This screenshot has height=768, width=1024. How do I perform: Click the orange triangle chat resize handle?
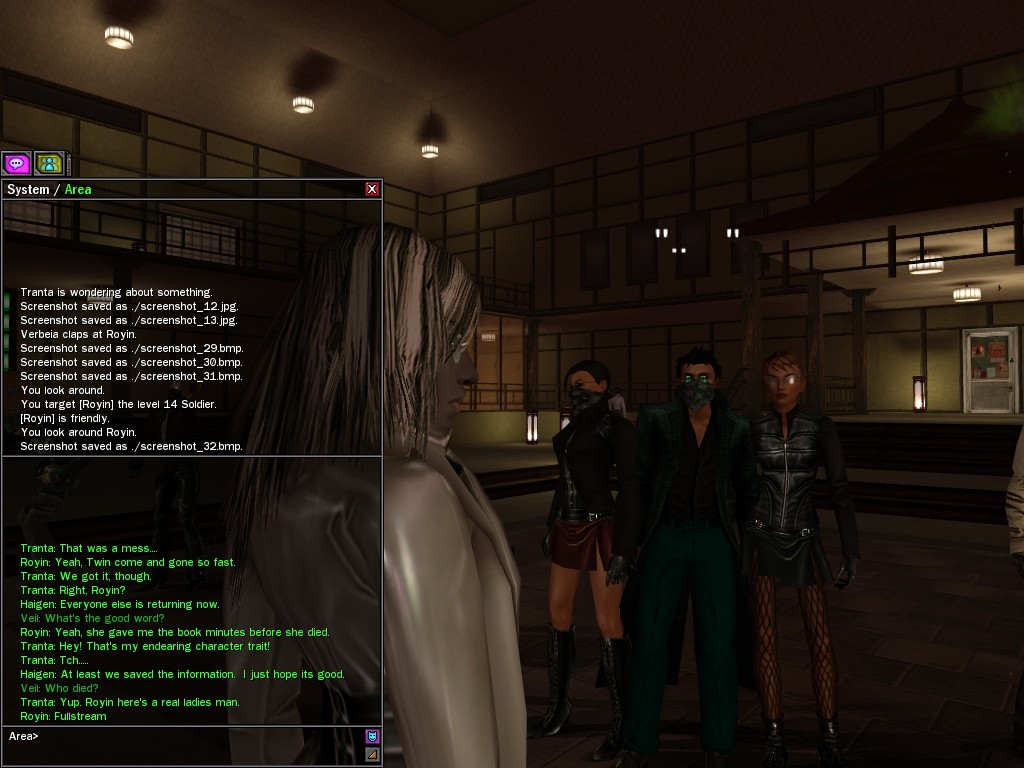[x=372, y=754]
